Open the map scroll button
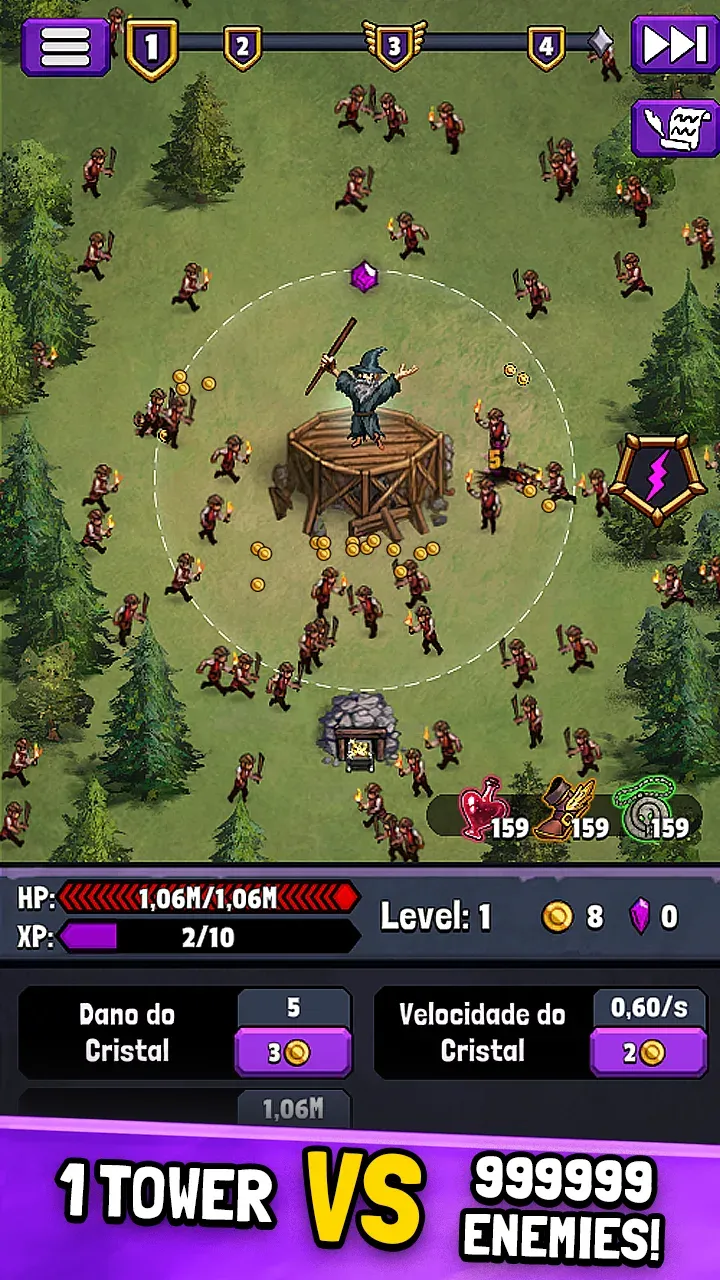 tap(674, 128)
